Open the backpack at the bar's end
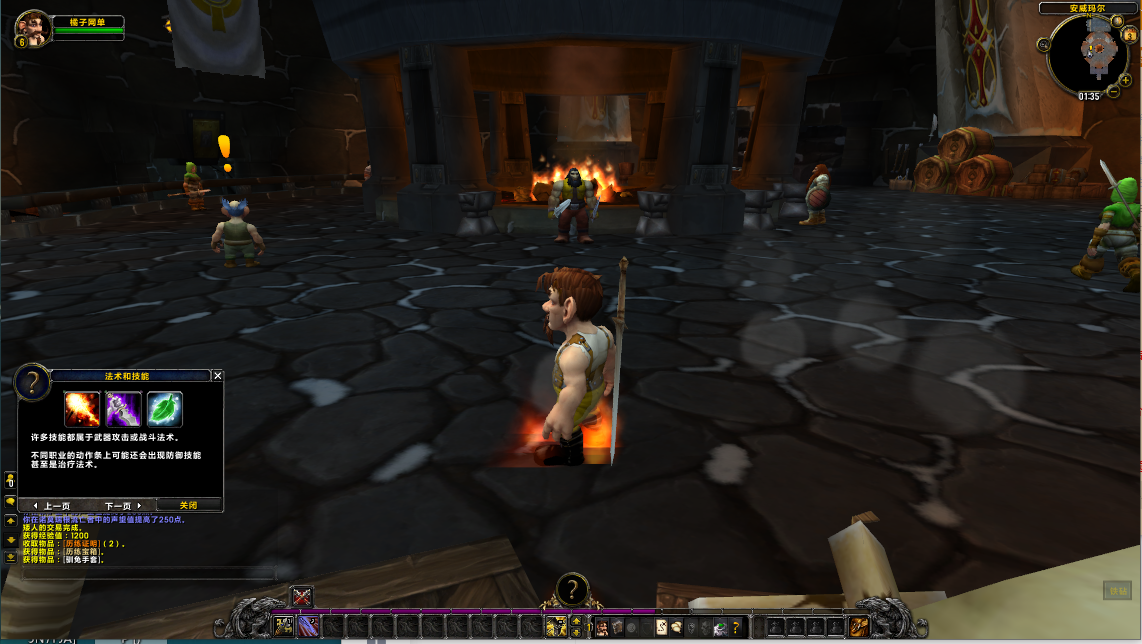1142x644 pixels. [859, 627]
